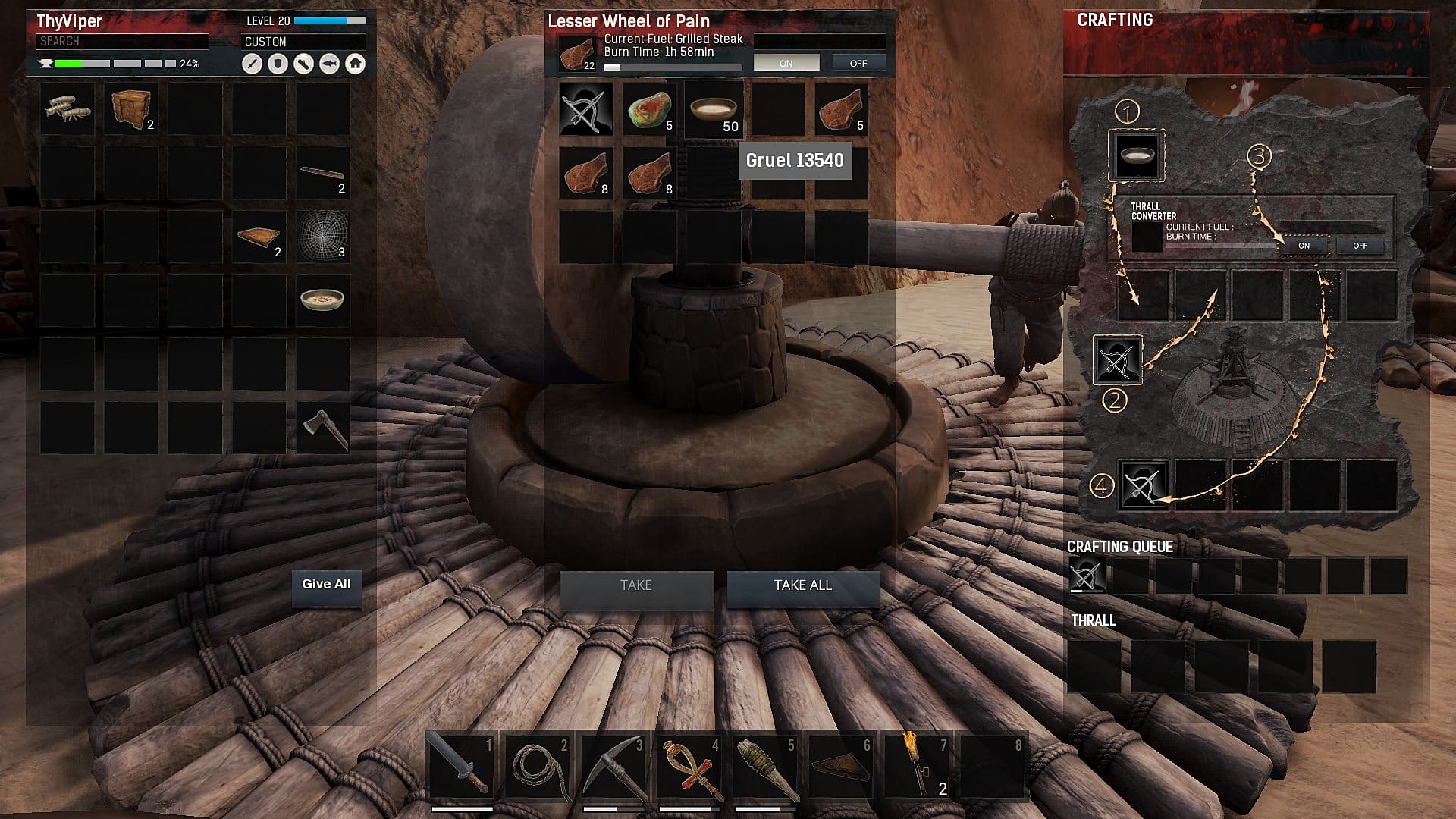Screen dimensions: 1456x819
Task: Open the CUSTOM filter dropdown
Action: (x=303, y=42)
